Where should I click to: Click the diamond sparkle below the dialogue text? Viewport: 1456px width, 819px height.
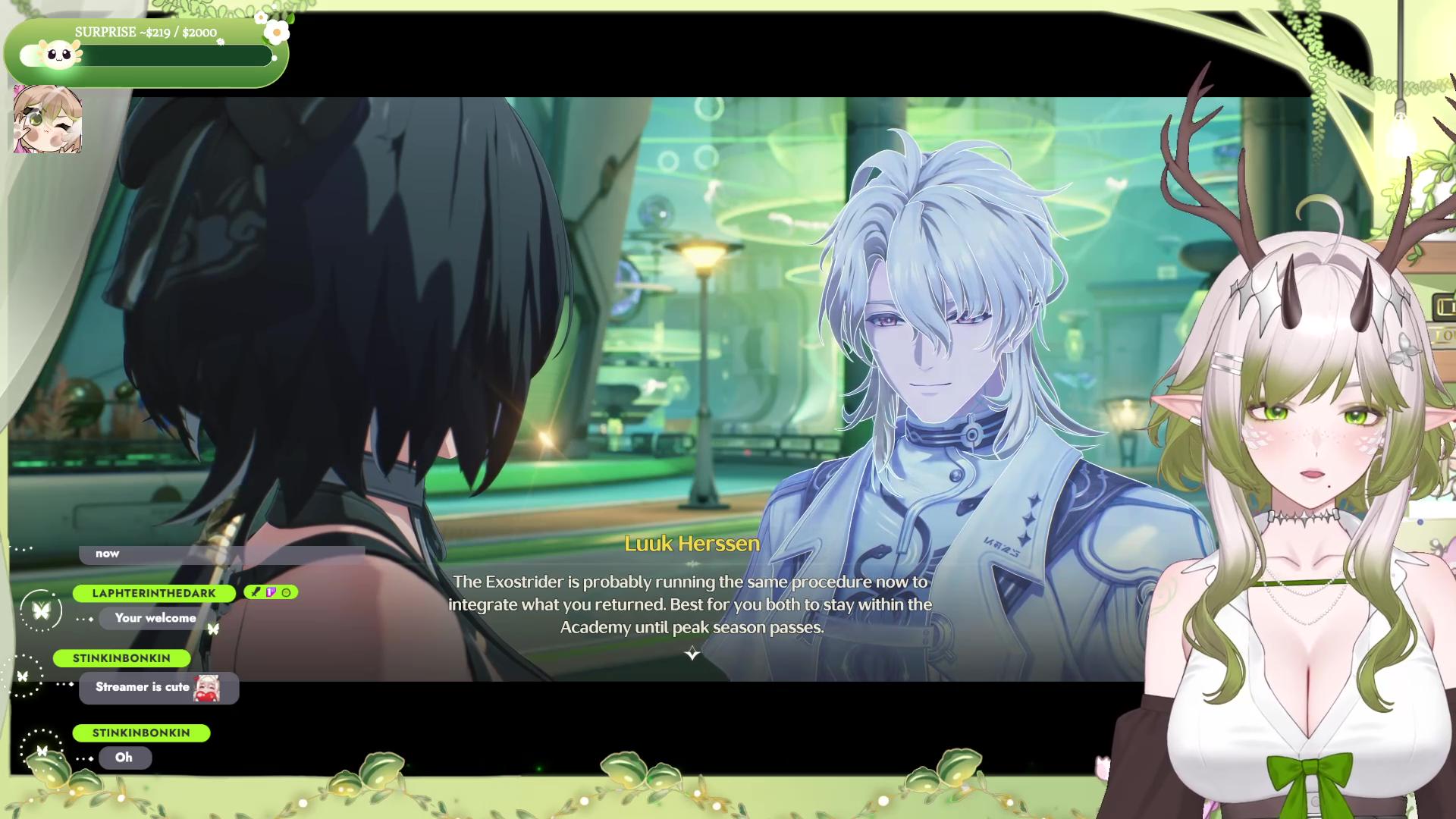point(692,654)
